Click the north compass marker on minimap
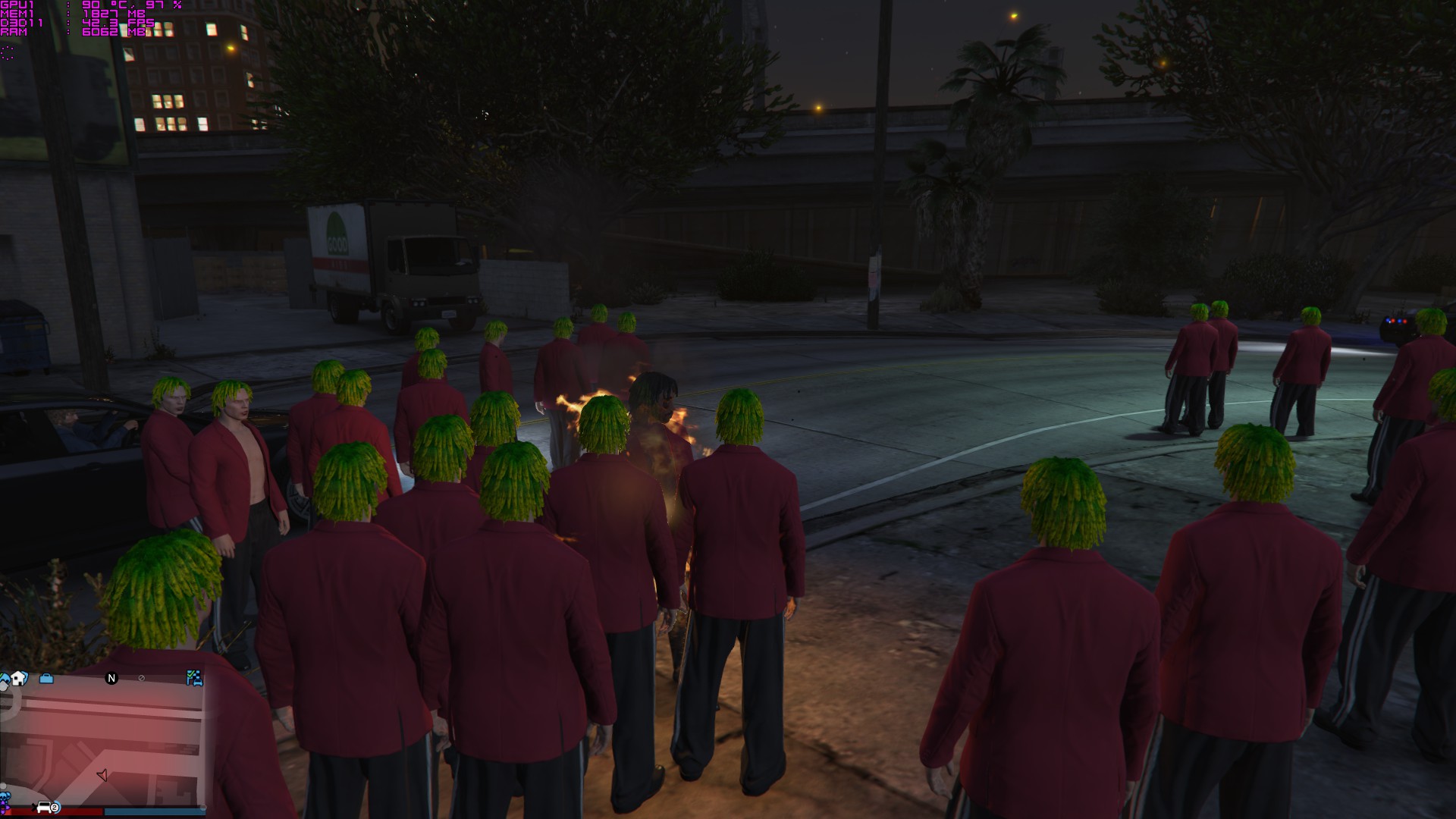 111,678
